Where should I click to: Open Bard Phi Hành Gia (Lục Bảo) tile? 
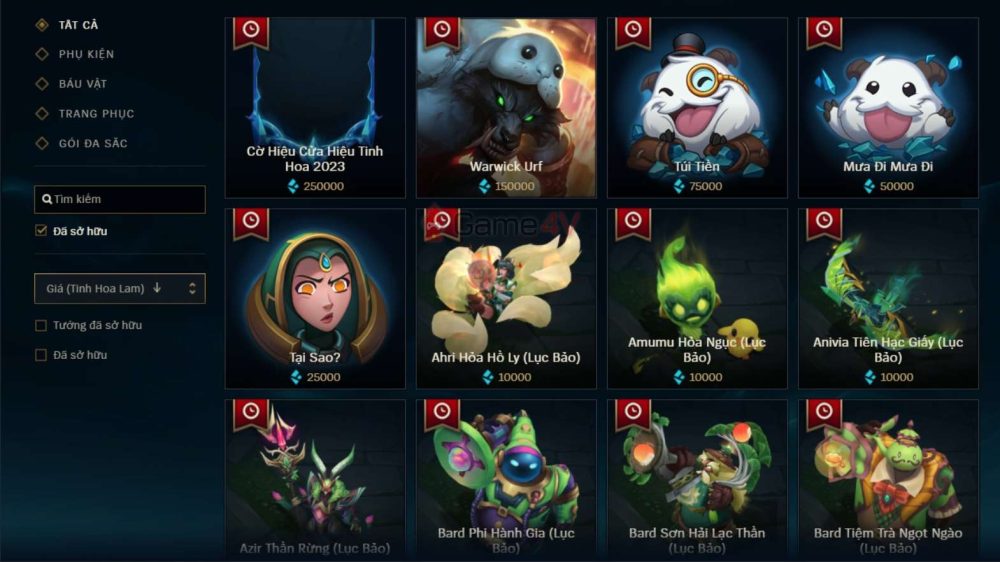click(506, 480)
